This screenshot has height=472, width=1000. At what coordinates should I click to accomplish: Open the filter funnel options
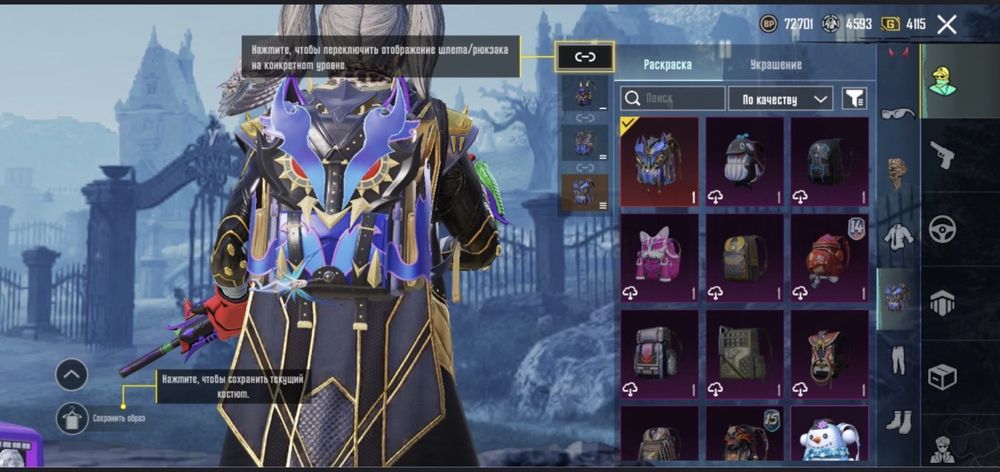pyautogui.click(x=854, y=98)
